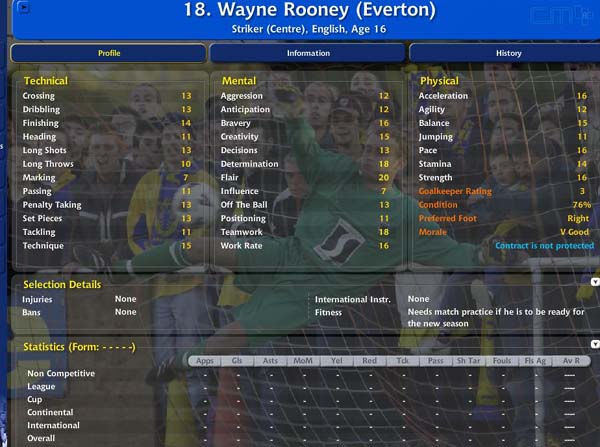
Task: Sort statistics by the Apps column
Action: coord(204,361)
